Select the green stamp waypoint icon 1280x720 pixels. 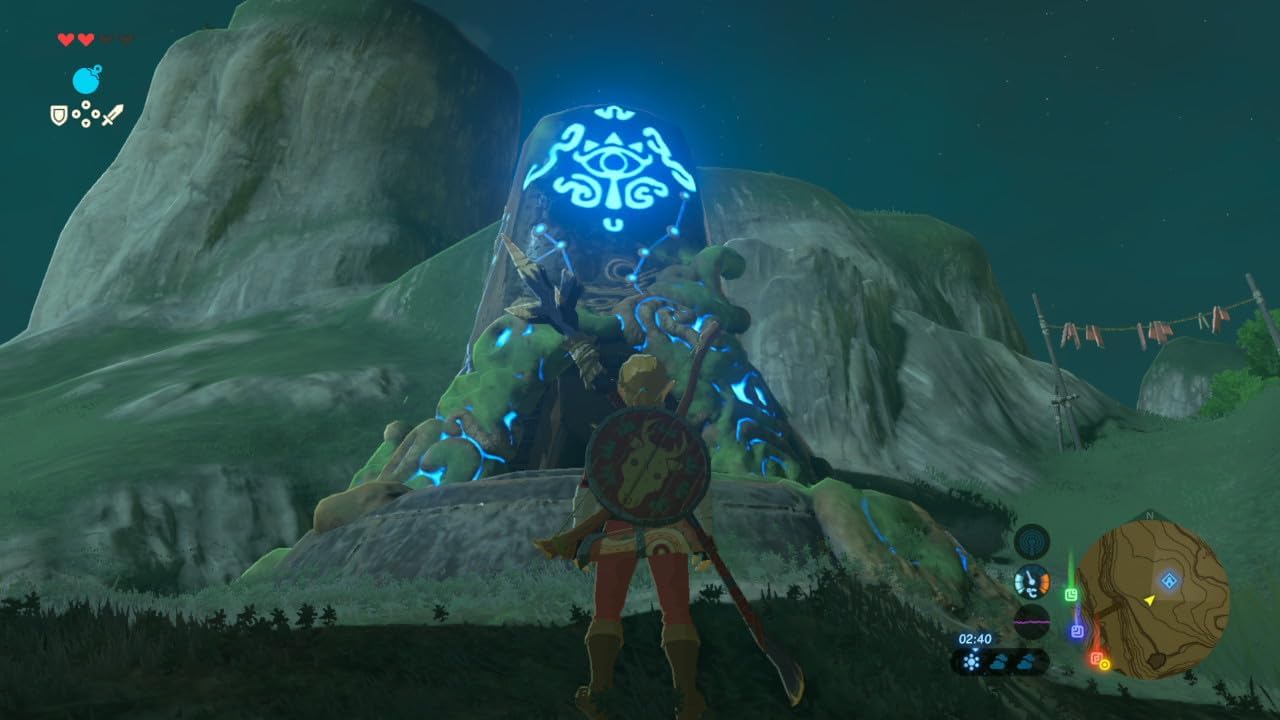click(x=1071, y=594)
